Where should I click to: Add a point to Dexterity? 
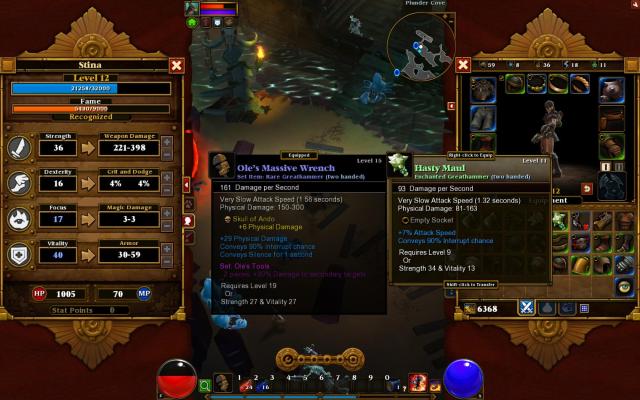click(166, 178)
